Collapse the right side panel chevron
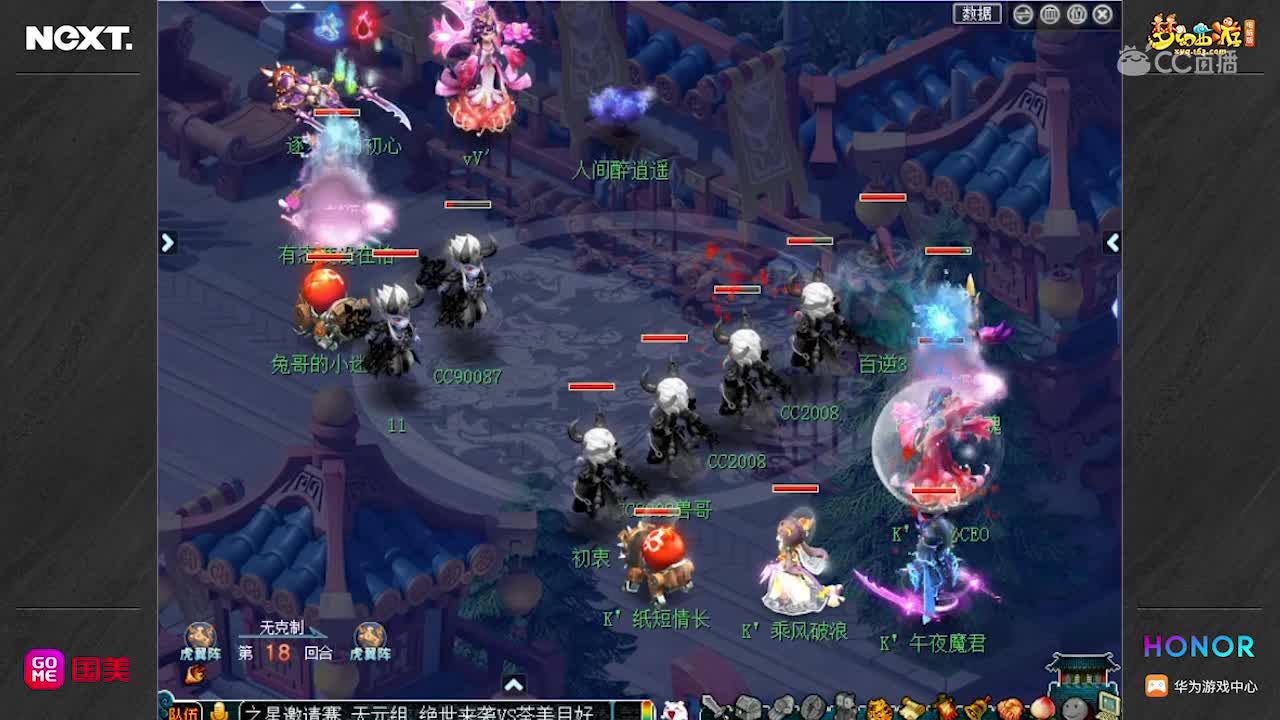 pyautogui.click(x=1113, y=242)
